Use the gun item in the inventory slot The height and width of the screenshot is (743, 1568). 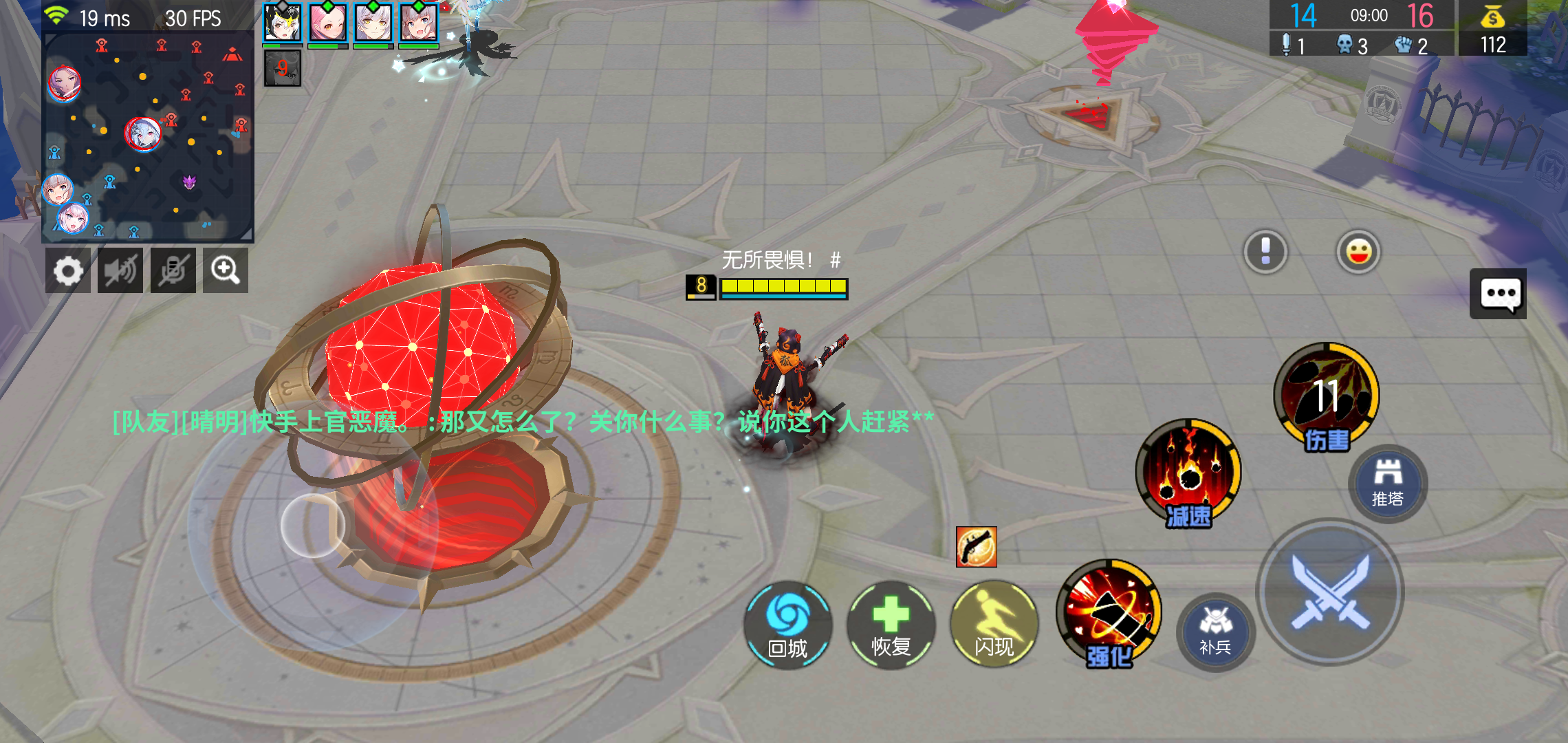(x=977, y=546)
